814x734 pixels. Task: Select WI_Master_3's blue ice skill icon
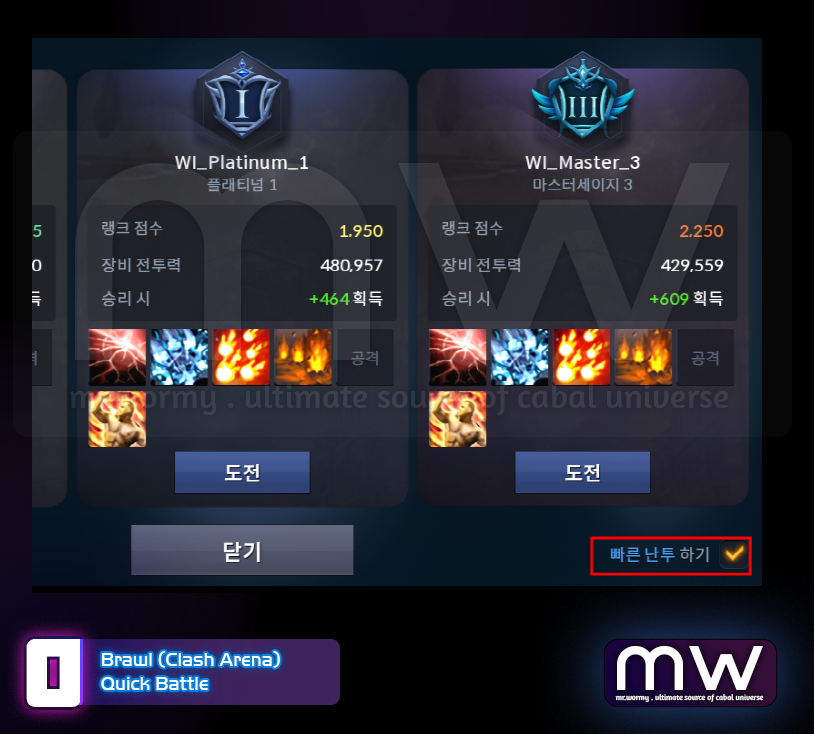pos(520,357)
